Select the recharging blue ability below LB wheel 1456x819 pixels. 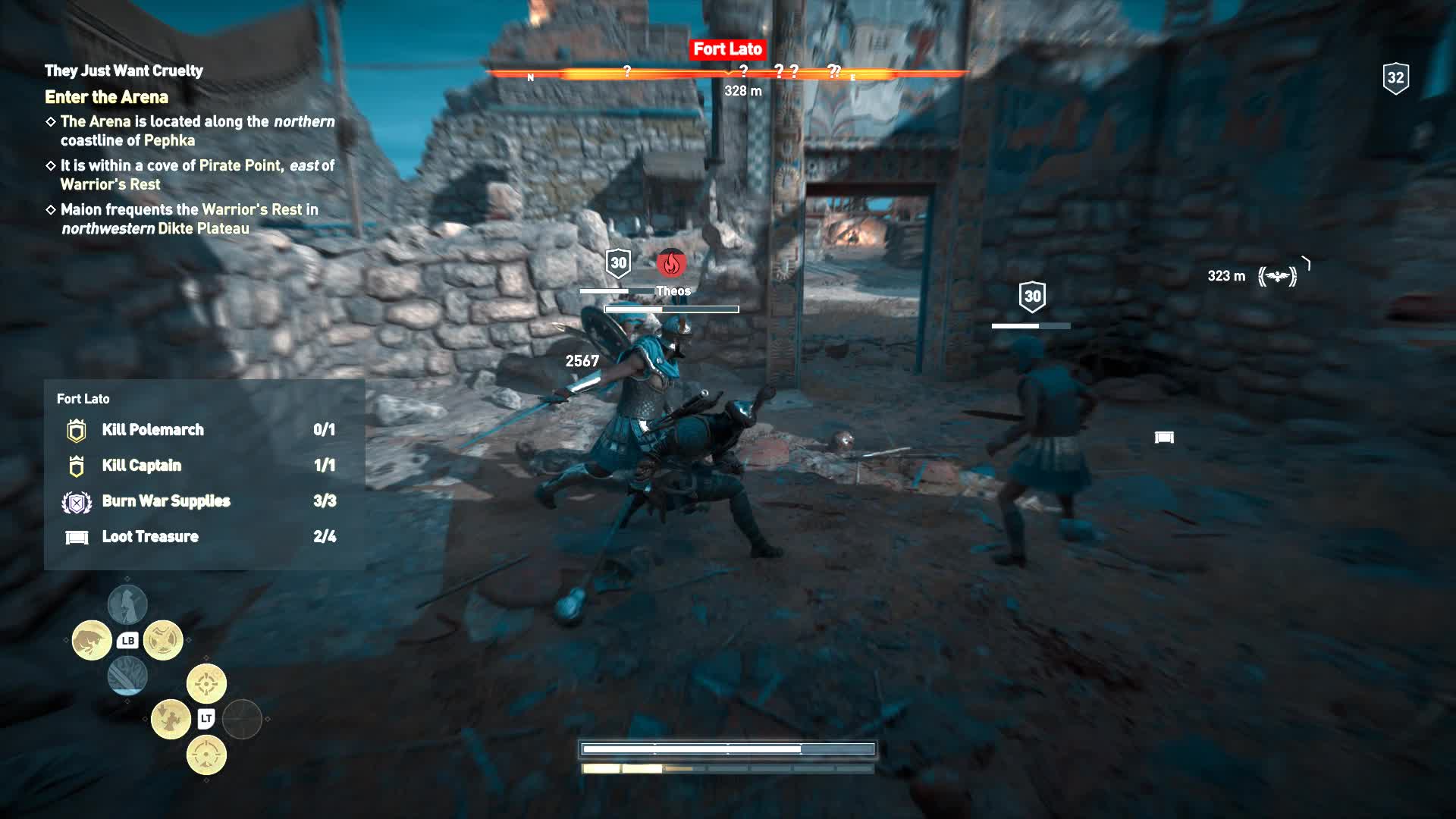click(127, 676)
